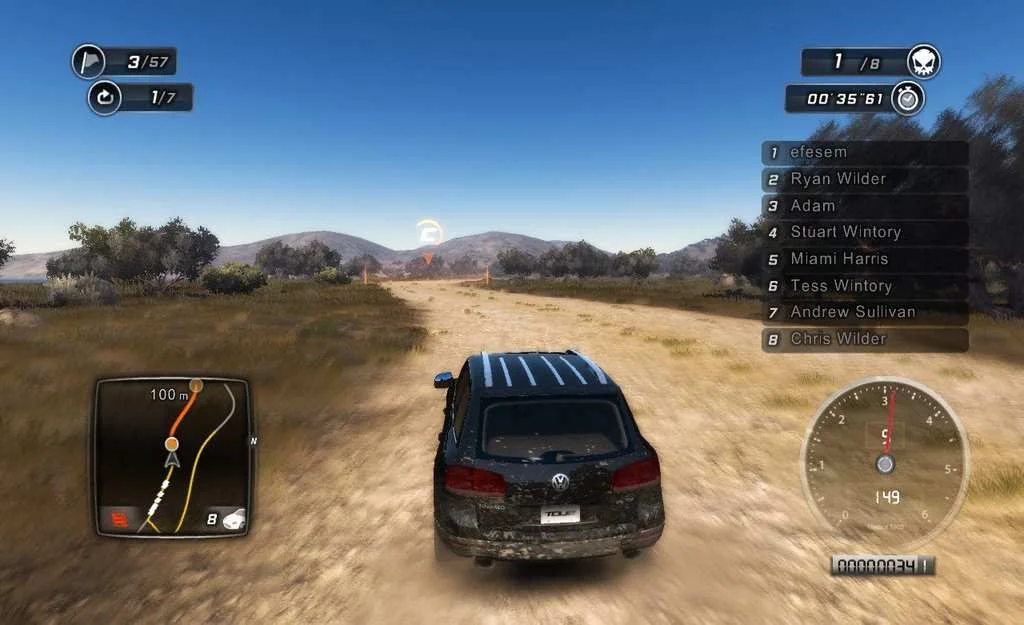Screen dimensions: 1024x625
Task: Select efesem in the leaderboard
Action: coord(865,153)
